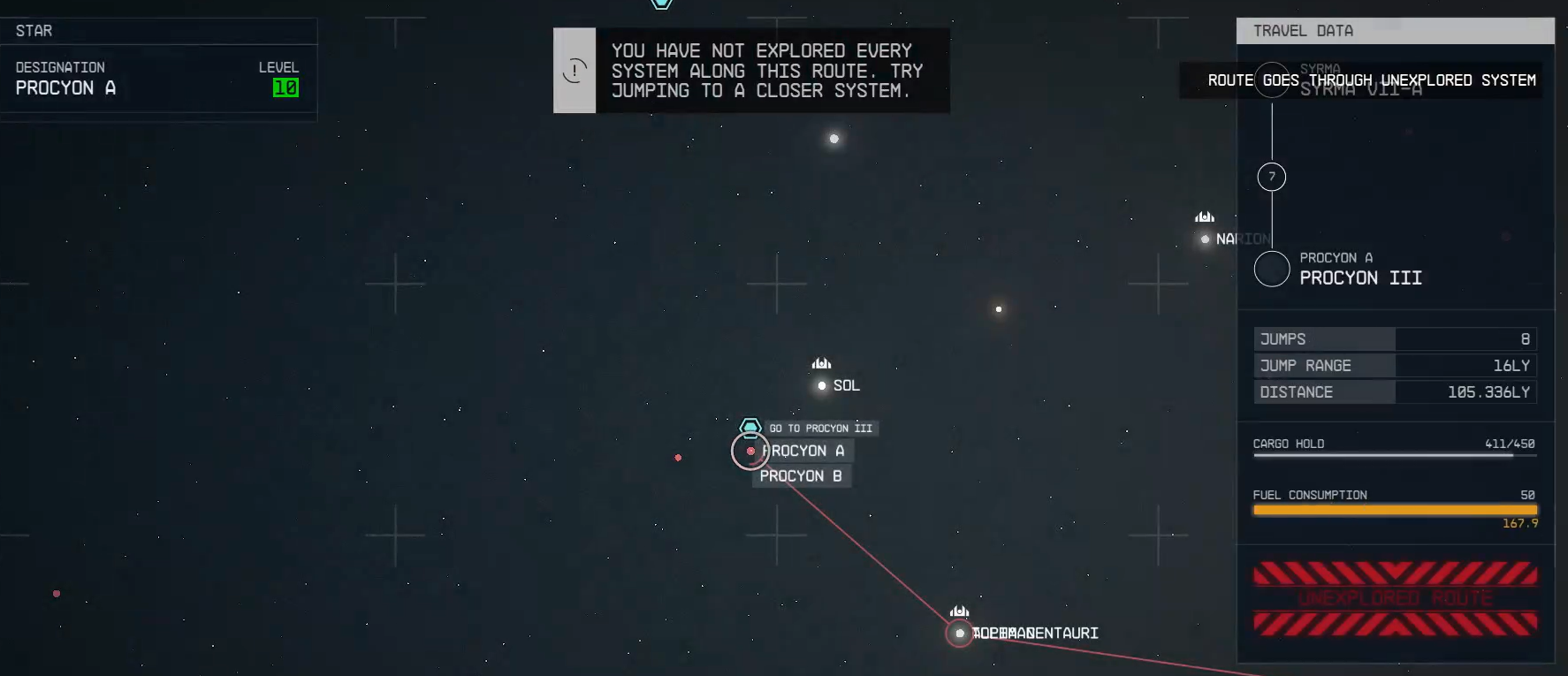Click the green level 10 badge
Screen dimensions: 1568x676
point(286,87)
